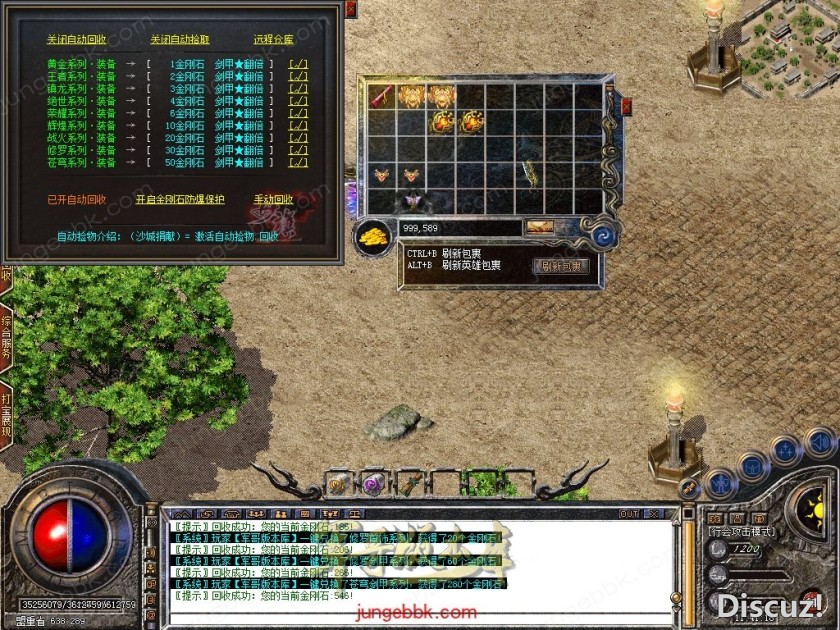Screen dimensions: 840x630
Task: Click the 刷新包裹 refresh bag button
Action: 561,266
